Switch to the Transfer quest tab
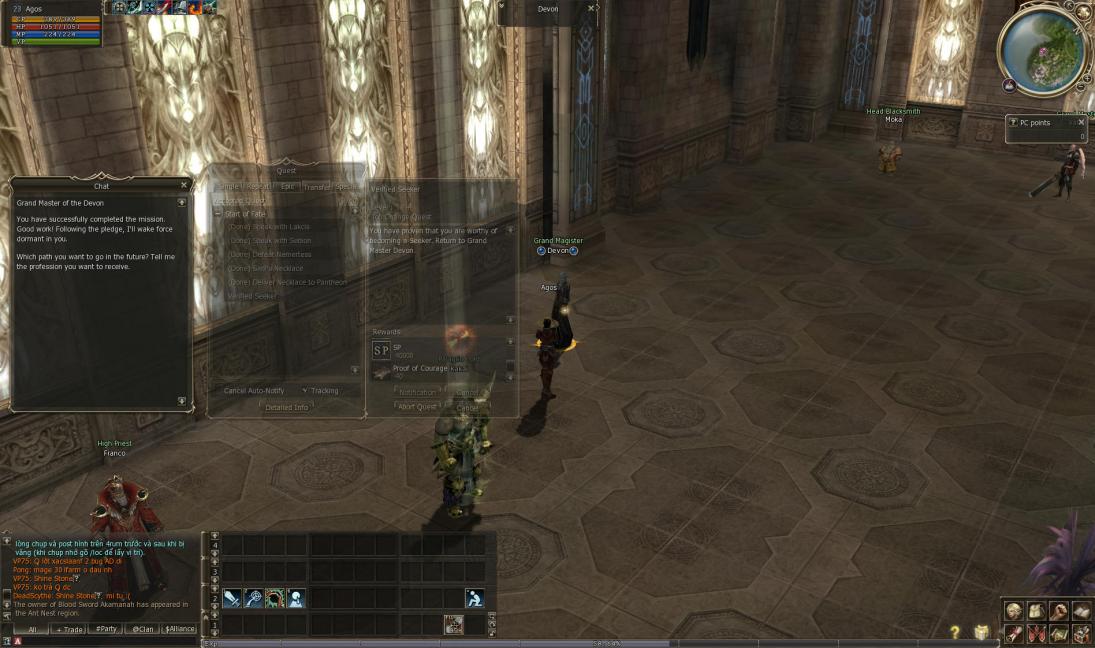Screen dimensions: 1095x648 [317, 187]
